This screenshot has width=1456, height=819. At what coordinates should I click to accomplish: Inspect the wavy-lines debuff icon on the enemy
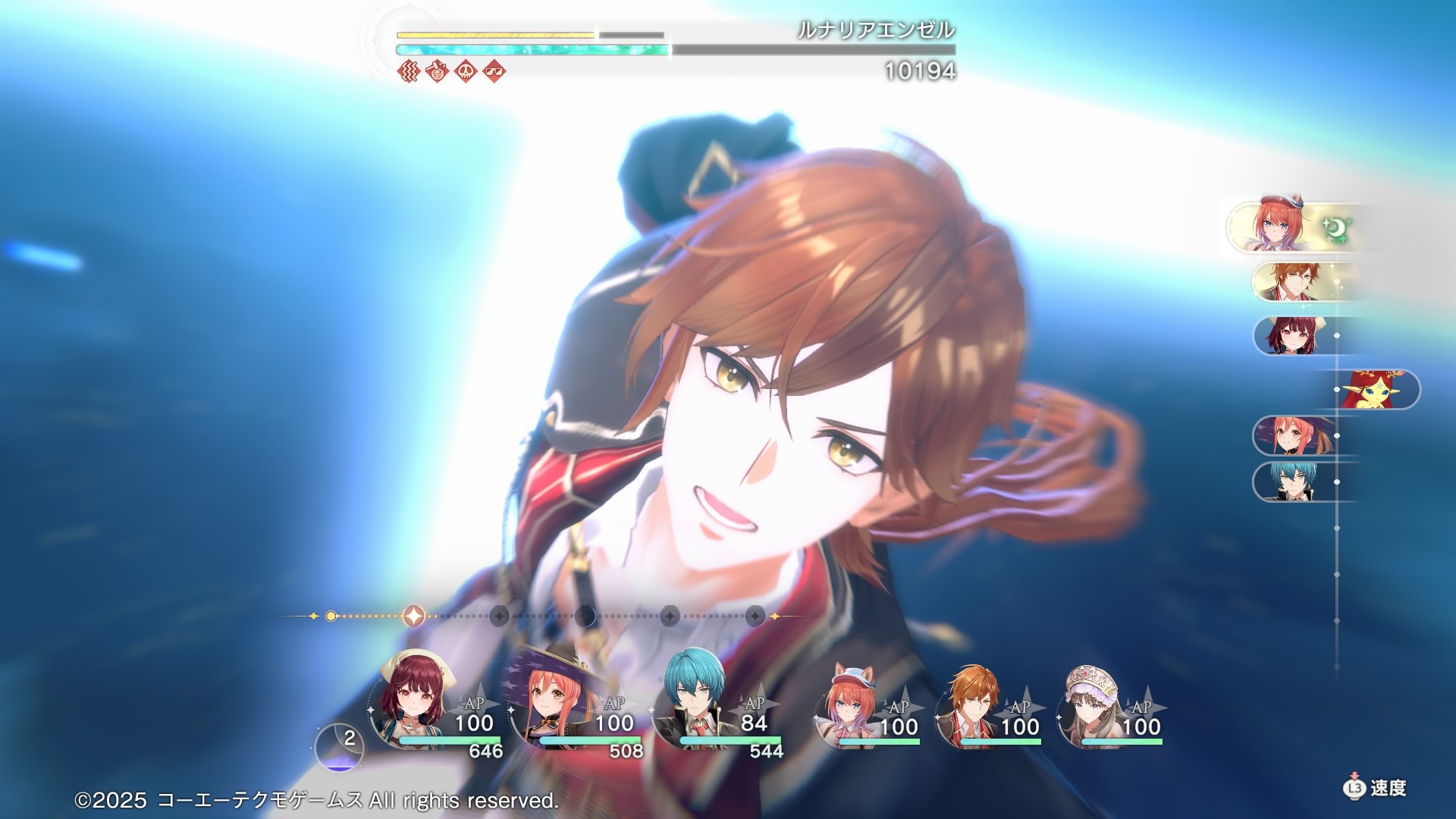[x=409, y=71]
